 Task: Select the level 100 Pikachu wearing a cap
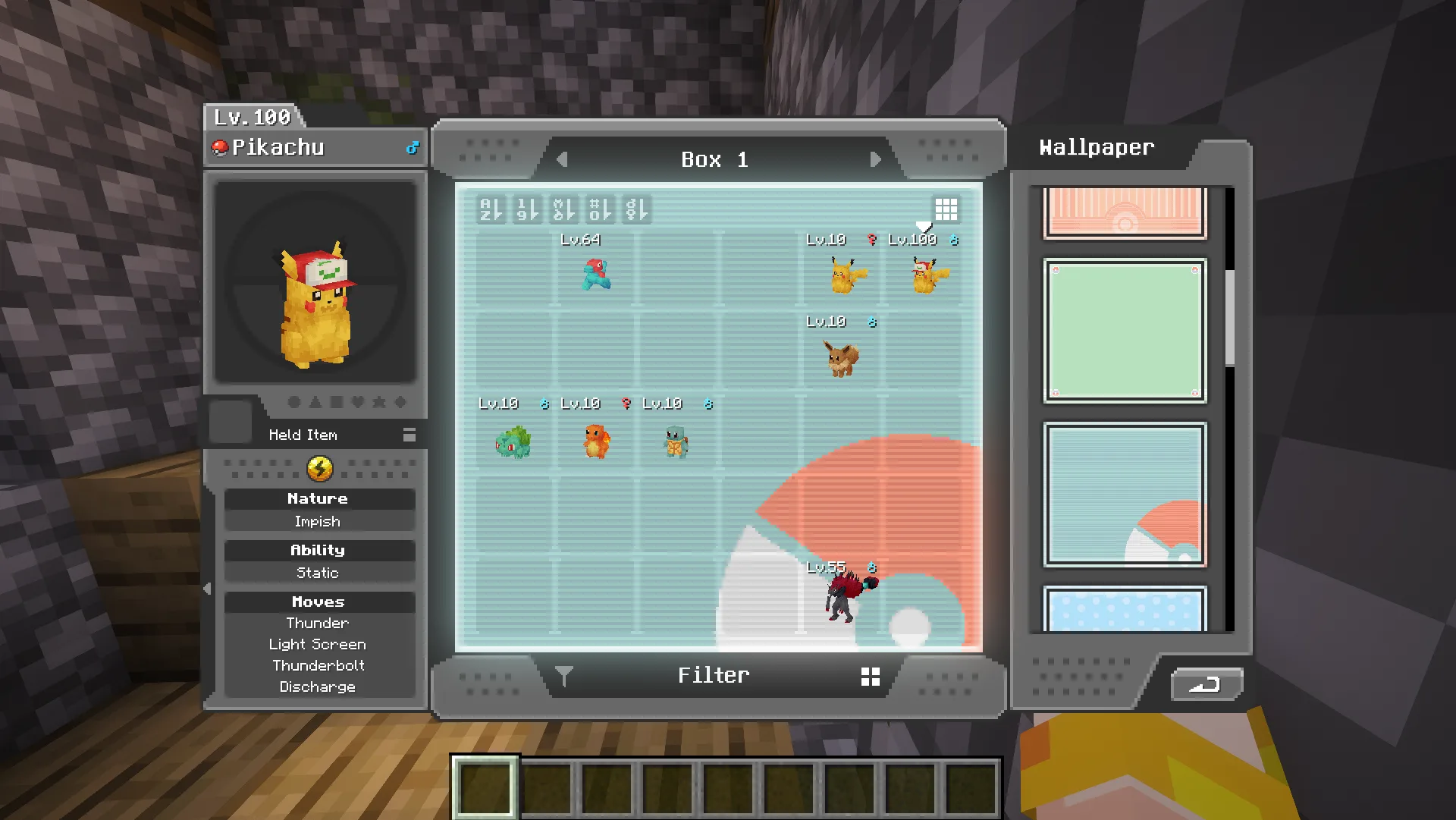pos(927,275)
